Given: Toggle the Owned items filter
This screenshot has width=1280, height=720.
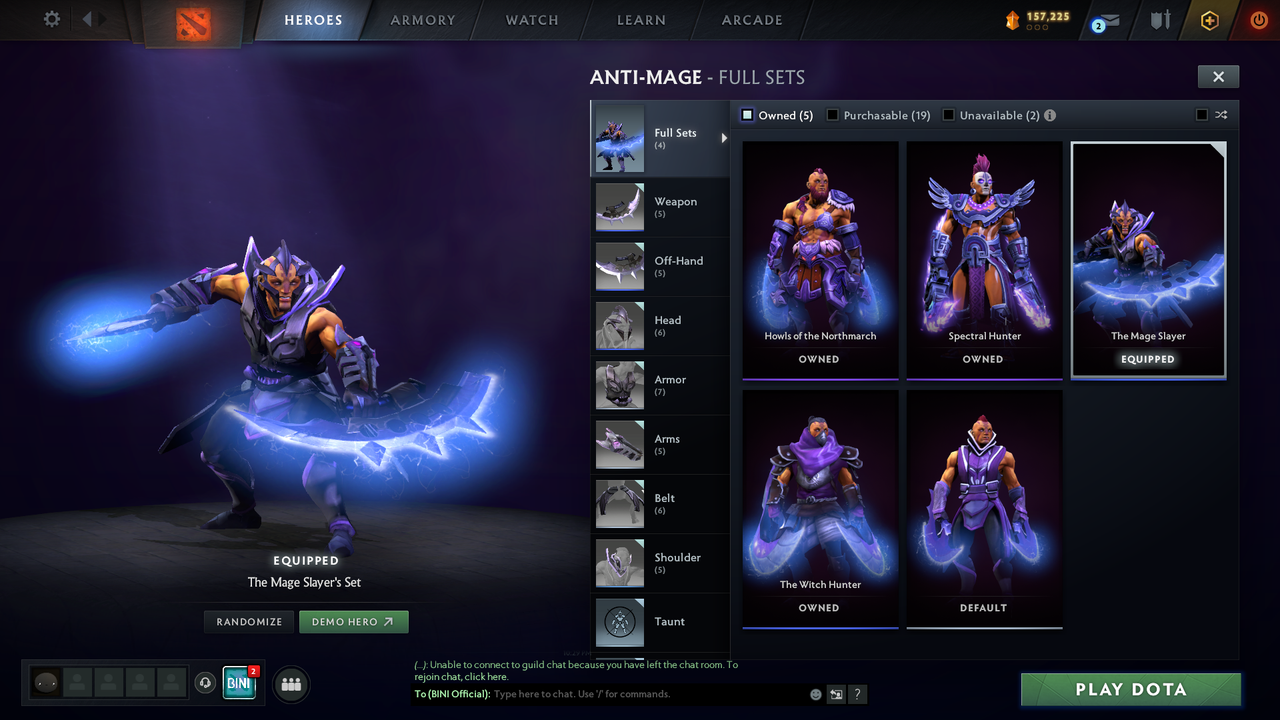Looking at the screenshot, I should [746, 115].
